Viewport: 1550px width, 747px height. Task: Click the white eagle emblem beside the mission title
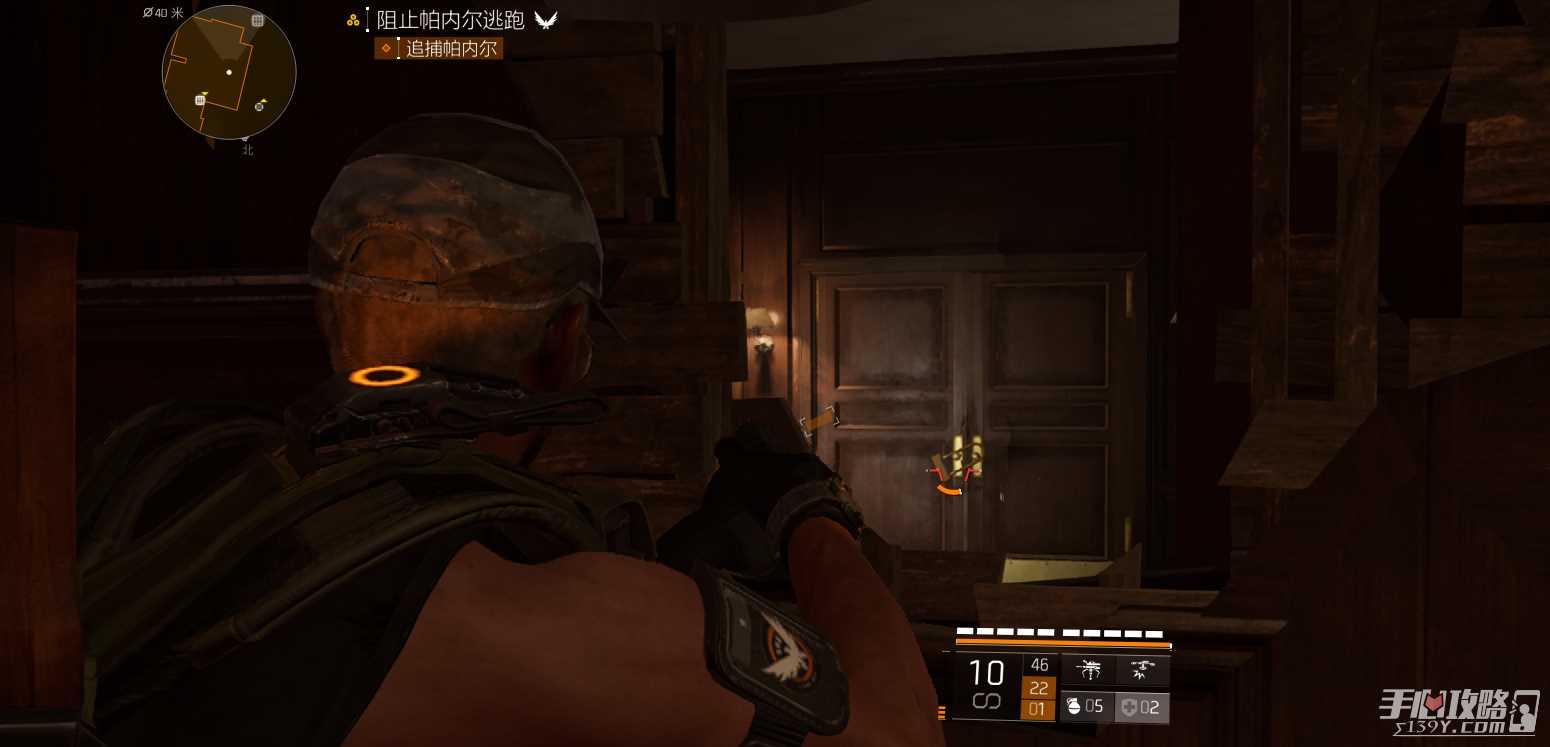545,20
